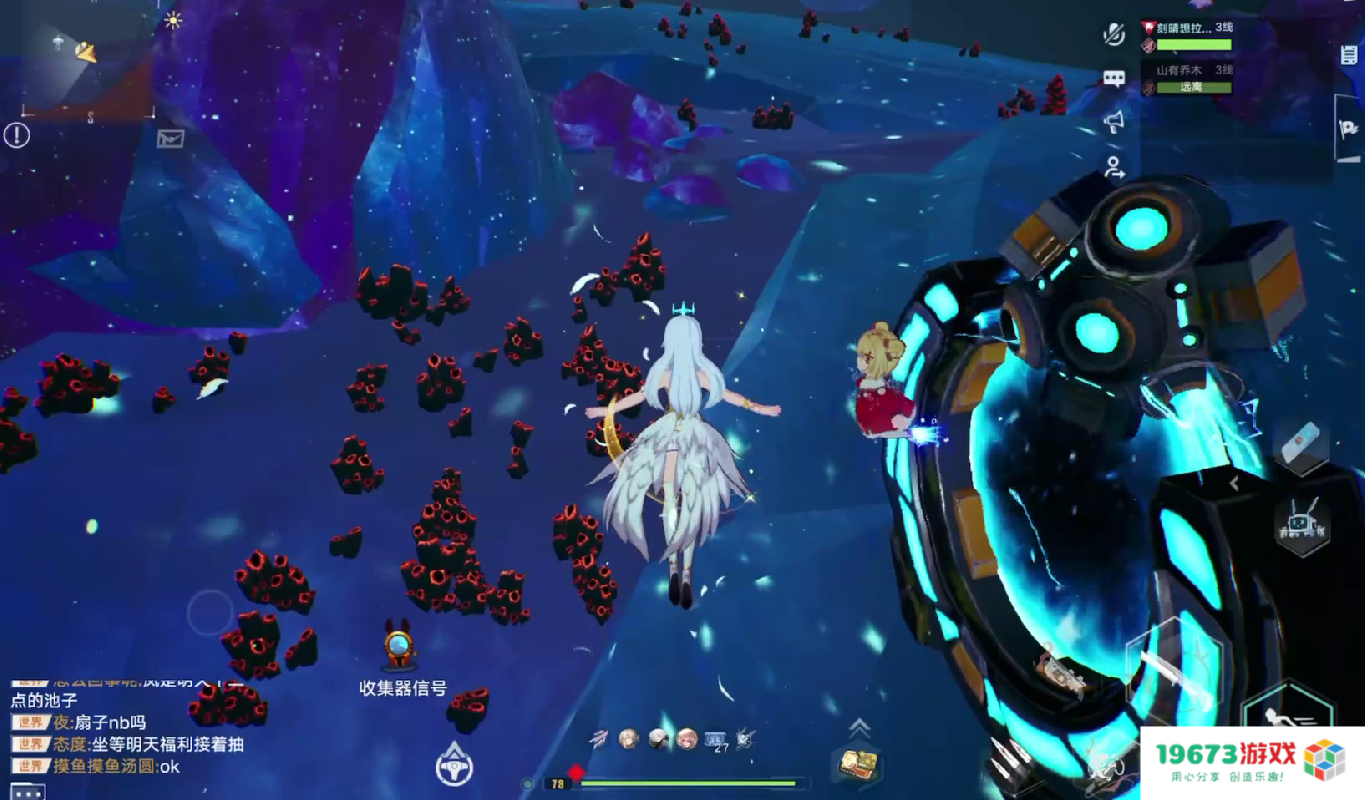Click the 19673游戏 watermark logo
1365x800 pixels.
1251,760
